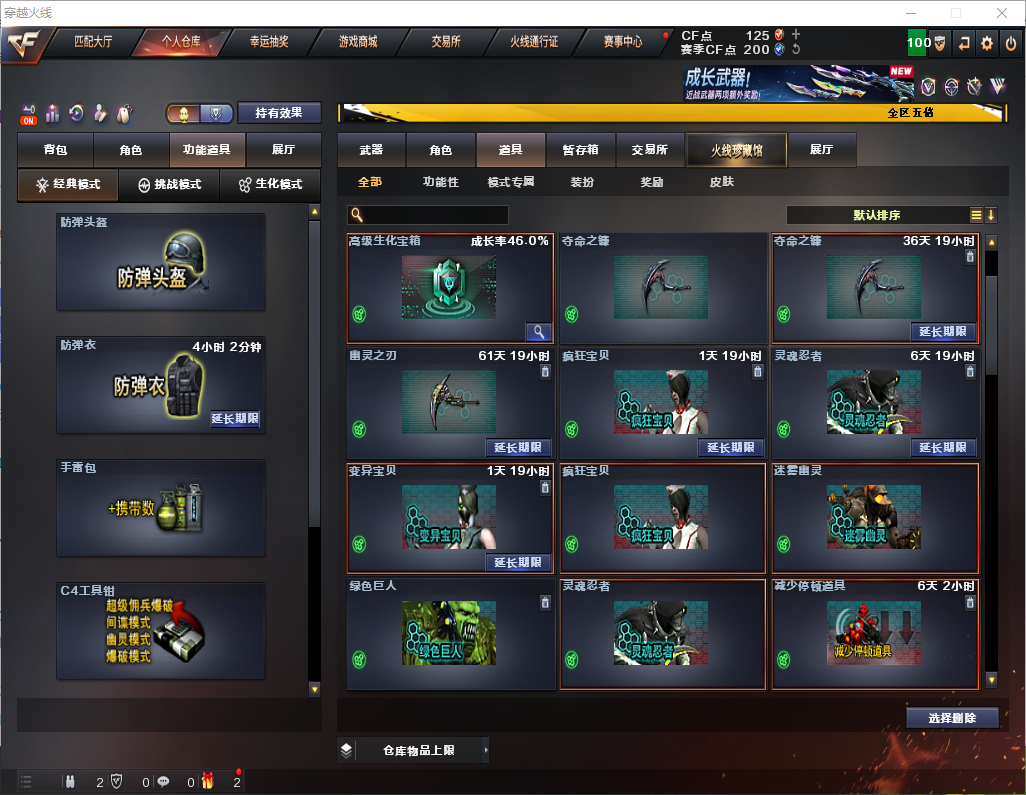Screen dimensions: 1026x795
Task: Choose the 防弹头盔 helmet item
Action: point(161,262)
